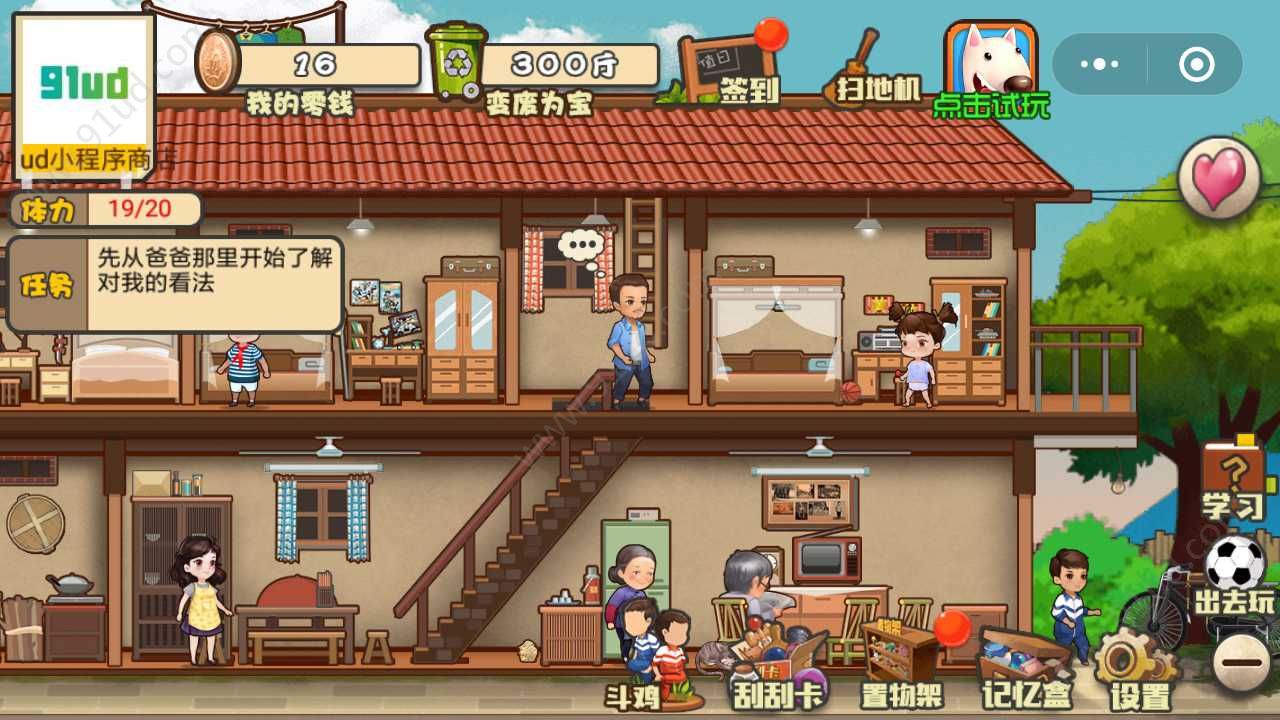The image size is (1280, 720).
Task: Tap the 我的零钱 copper coin
Action: click(219, 62)
